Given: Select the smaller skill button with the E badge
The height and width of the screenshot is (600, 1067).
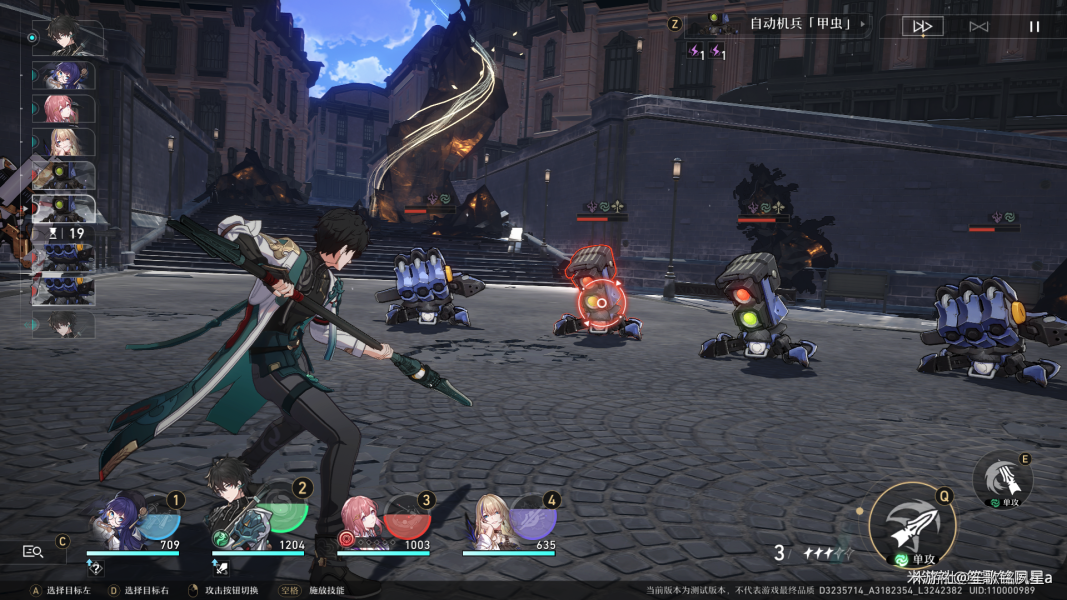Looking at the screenshot, I should point(1002,480).
